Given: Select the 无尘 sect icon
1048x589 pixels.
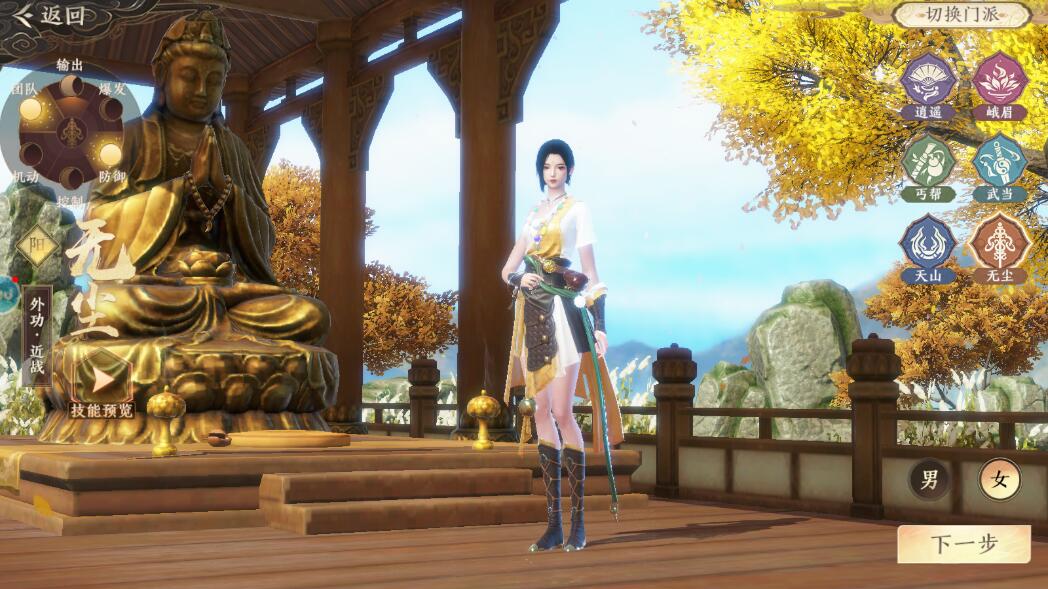Looking at the screenshot, I should click(x=999, y=243).
